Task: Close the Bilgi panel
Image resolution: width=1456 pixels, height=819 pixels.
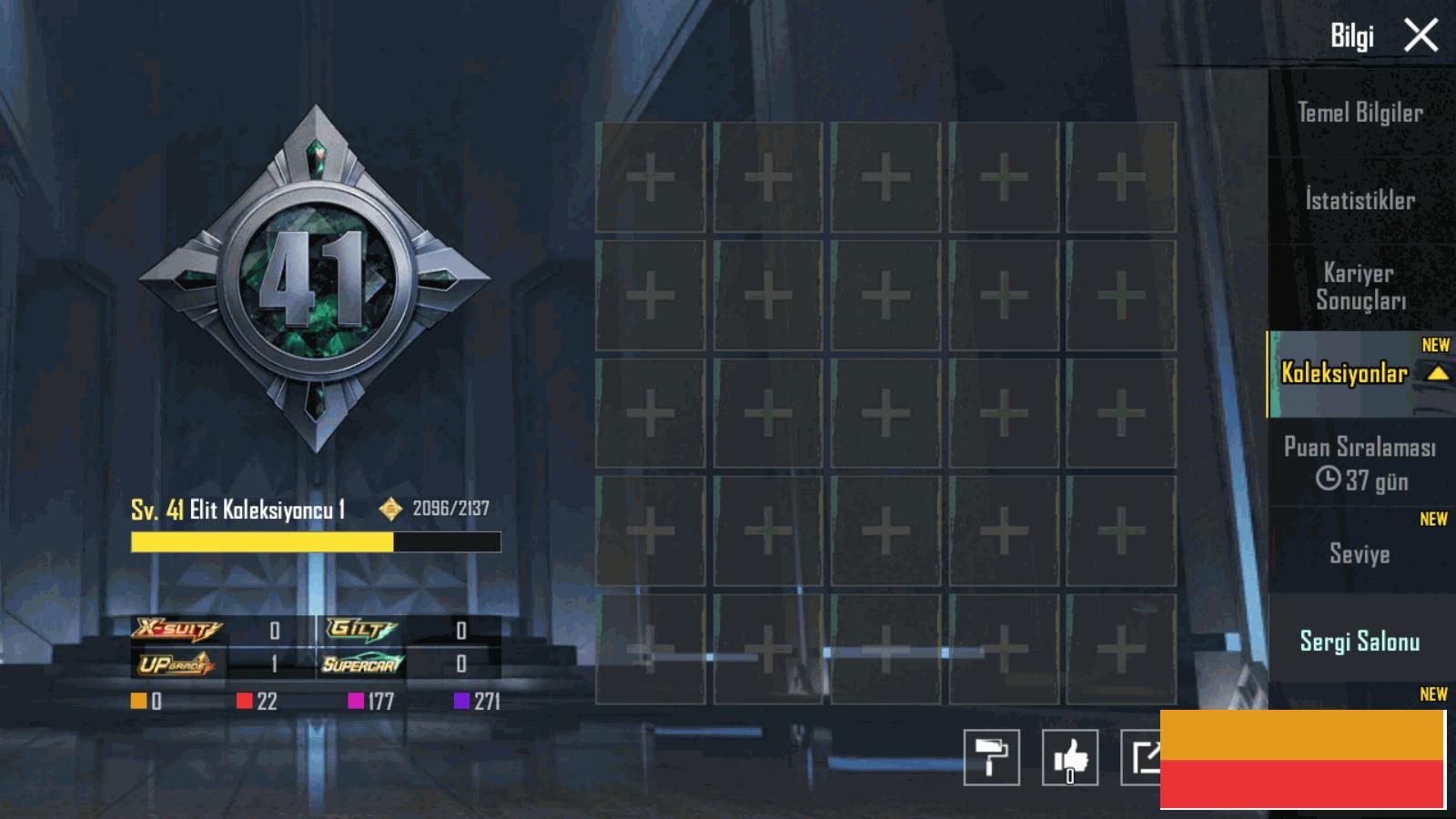Action: (1421, 36)
